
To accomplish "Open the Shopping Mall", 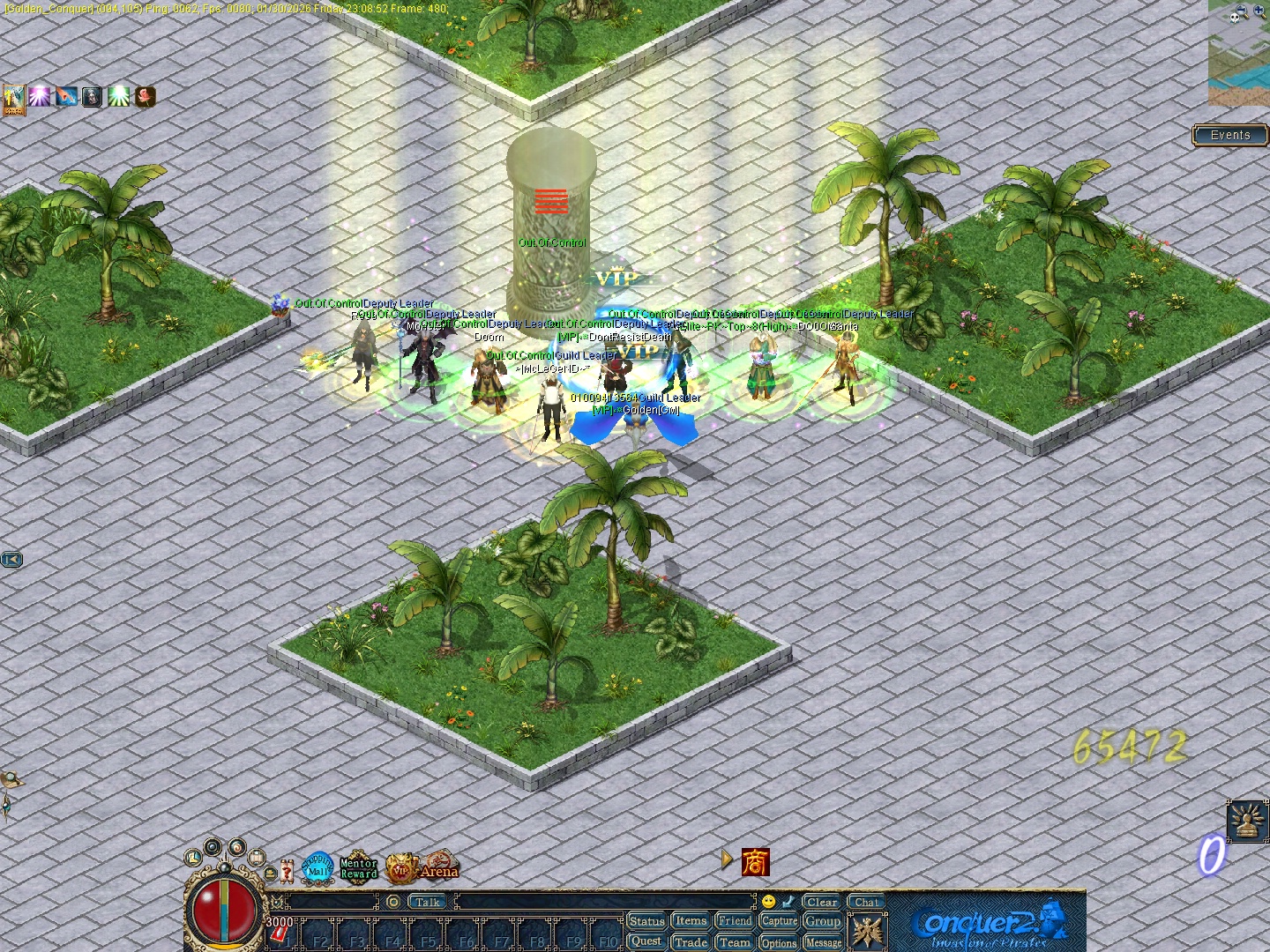I will (x=316, y=866).
